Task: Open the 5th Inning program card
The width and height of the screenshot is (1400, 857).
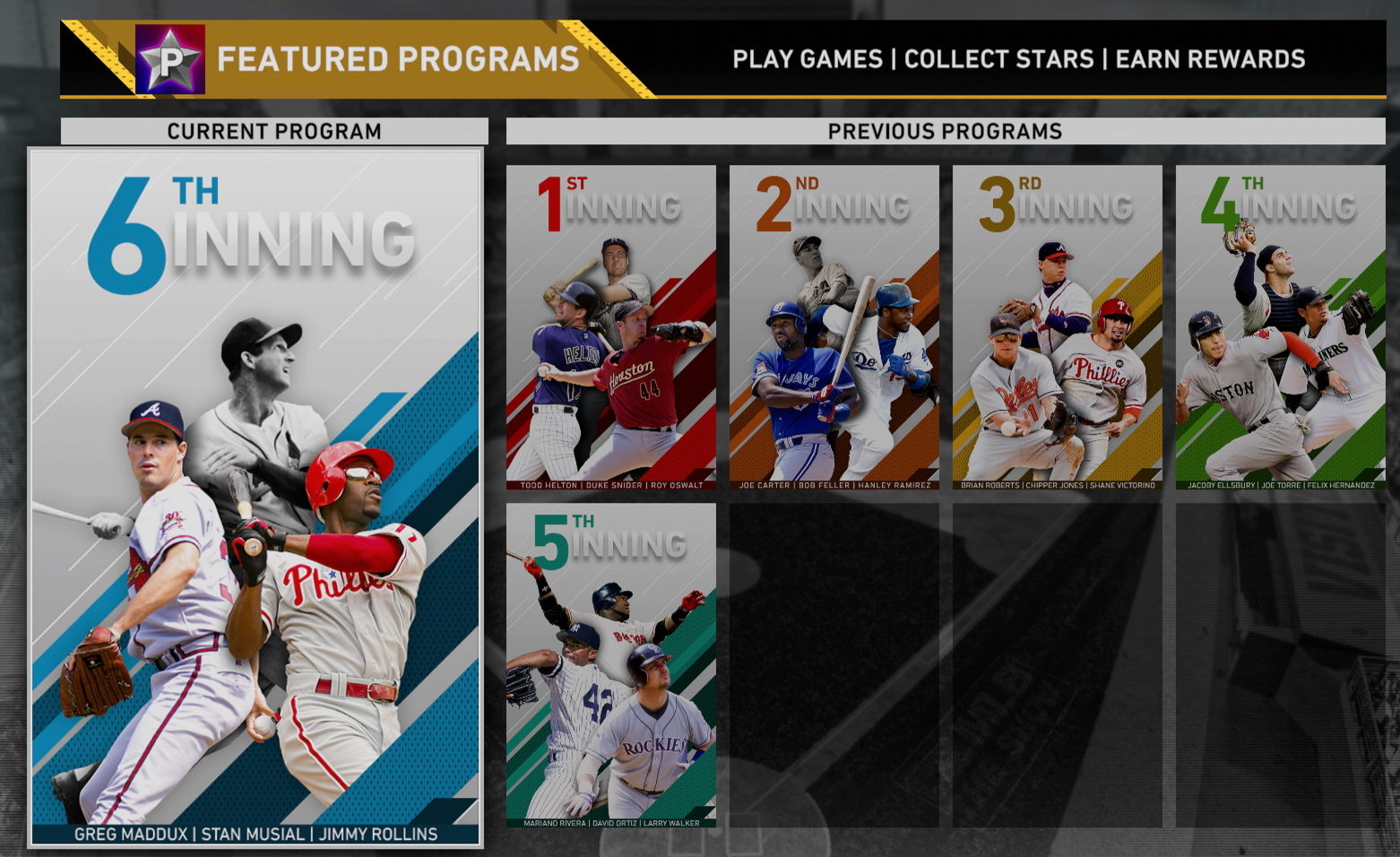Action: pos(611,665)
